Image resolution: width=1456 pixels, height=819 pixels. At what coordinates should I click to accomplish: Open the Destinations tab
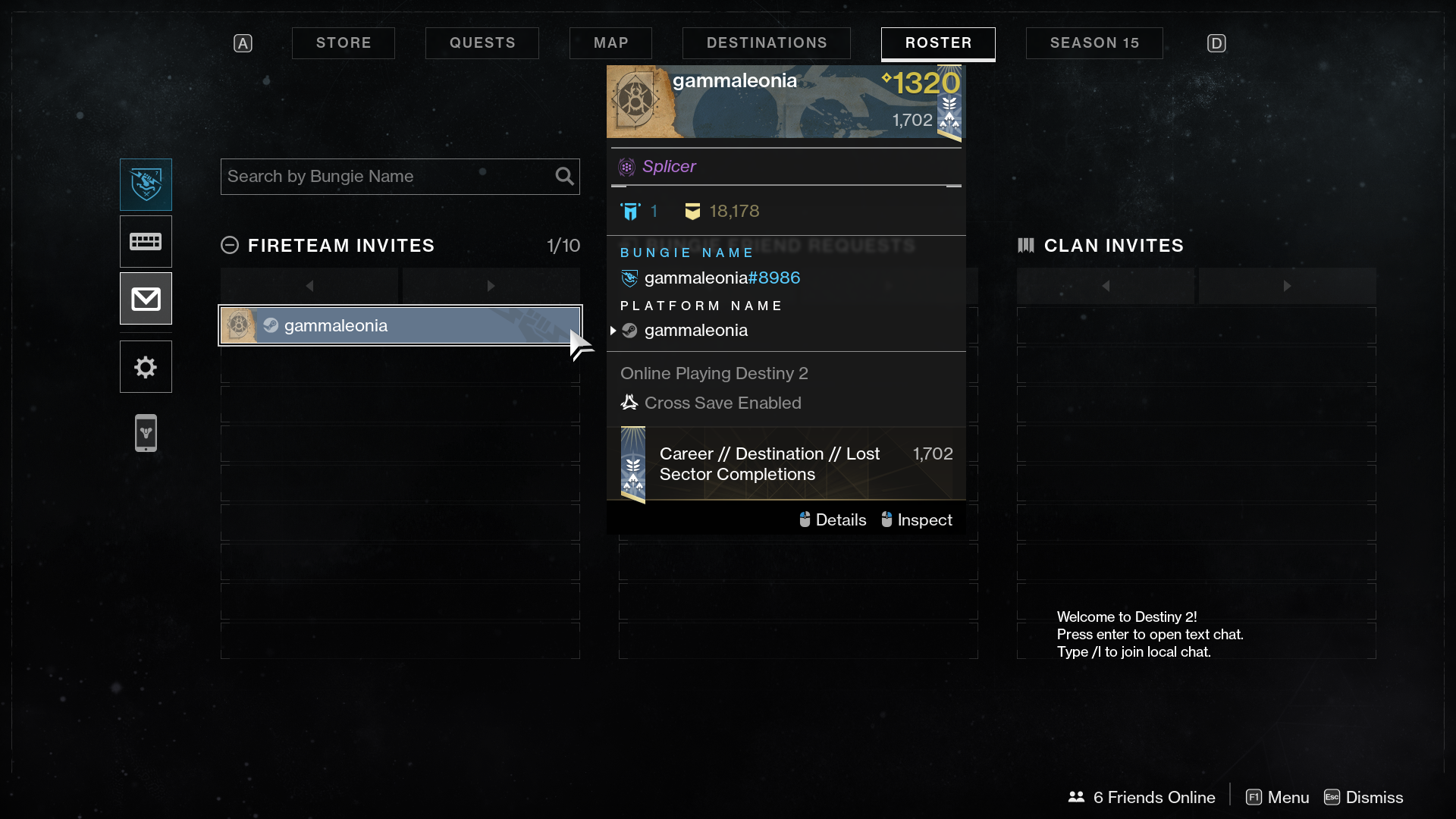(767, 43)
